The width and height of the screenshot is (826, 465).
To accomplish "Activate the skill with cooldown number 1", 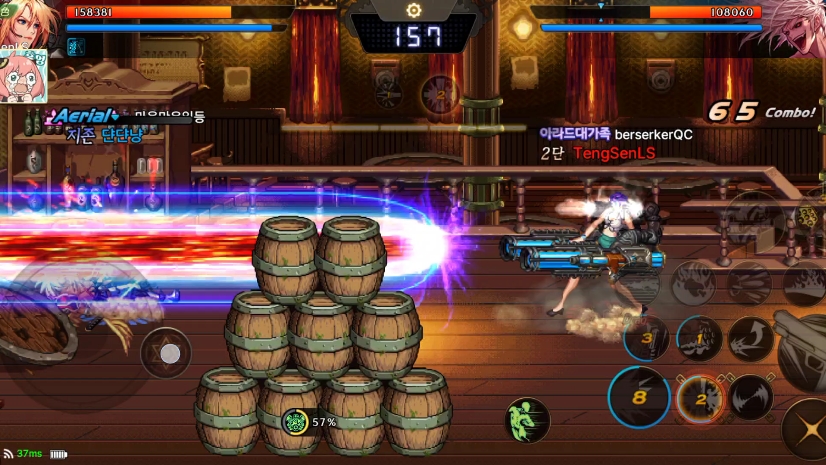I will [x=699, y=339].
